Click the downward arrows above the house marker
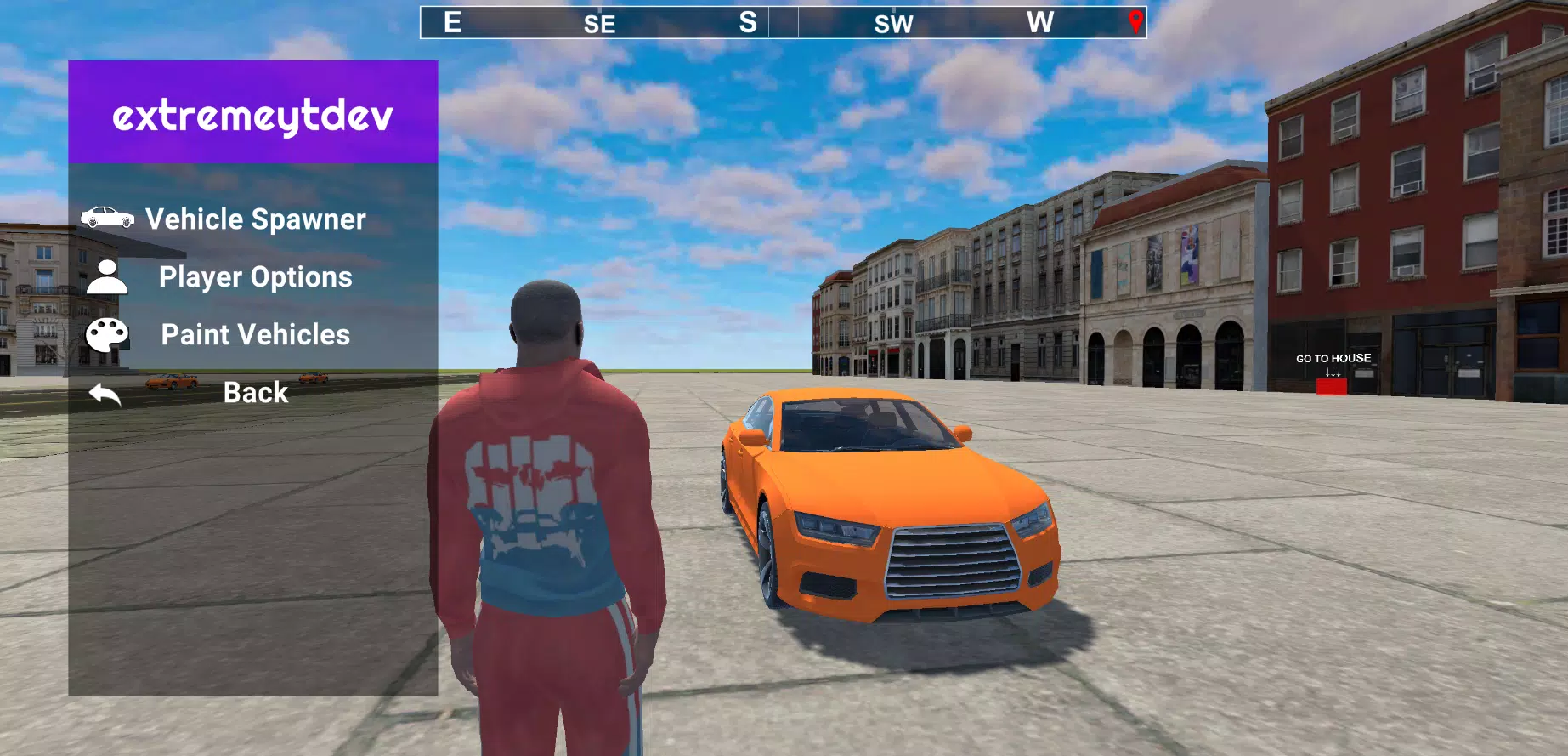The height and width of the screenshot is (756, 1568). 1332,370
